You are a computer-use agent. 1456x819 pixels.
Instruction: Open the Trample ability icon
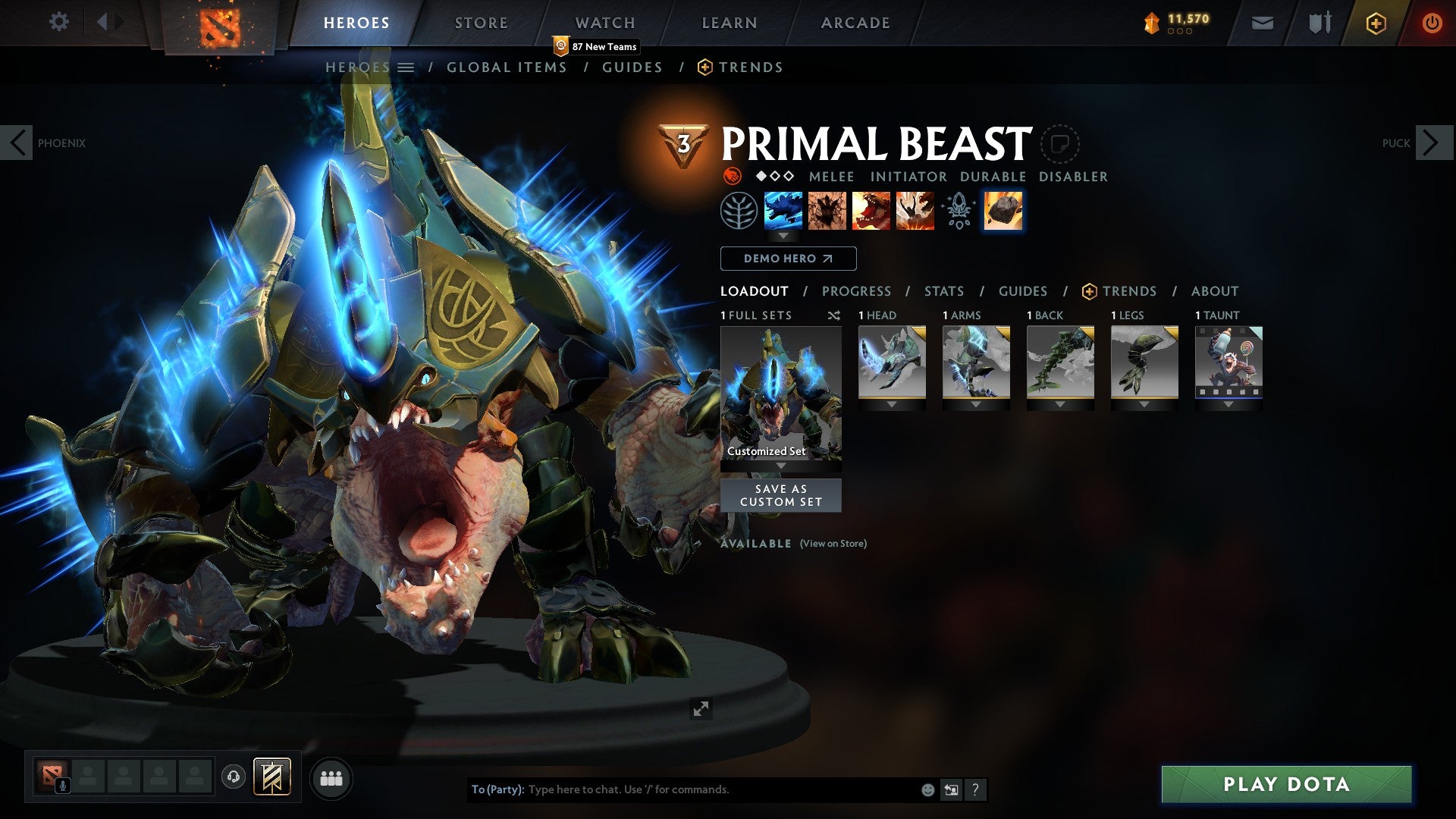(828, 211)
